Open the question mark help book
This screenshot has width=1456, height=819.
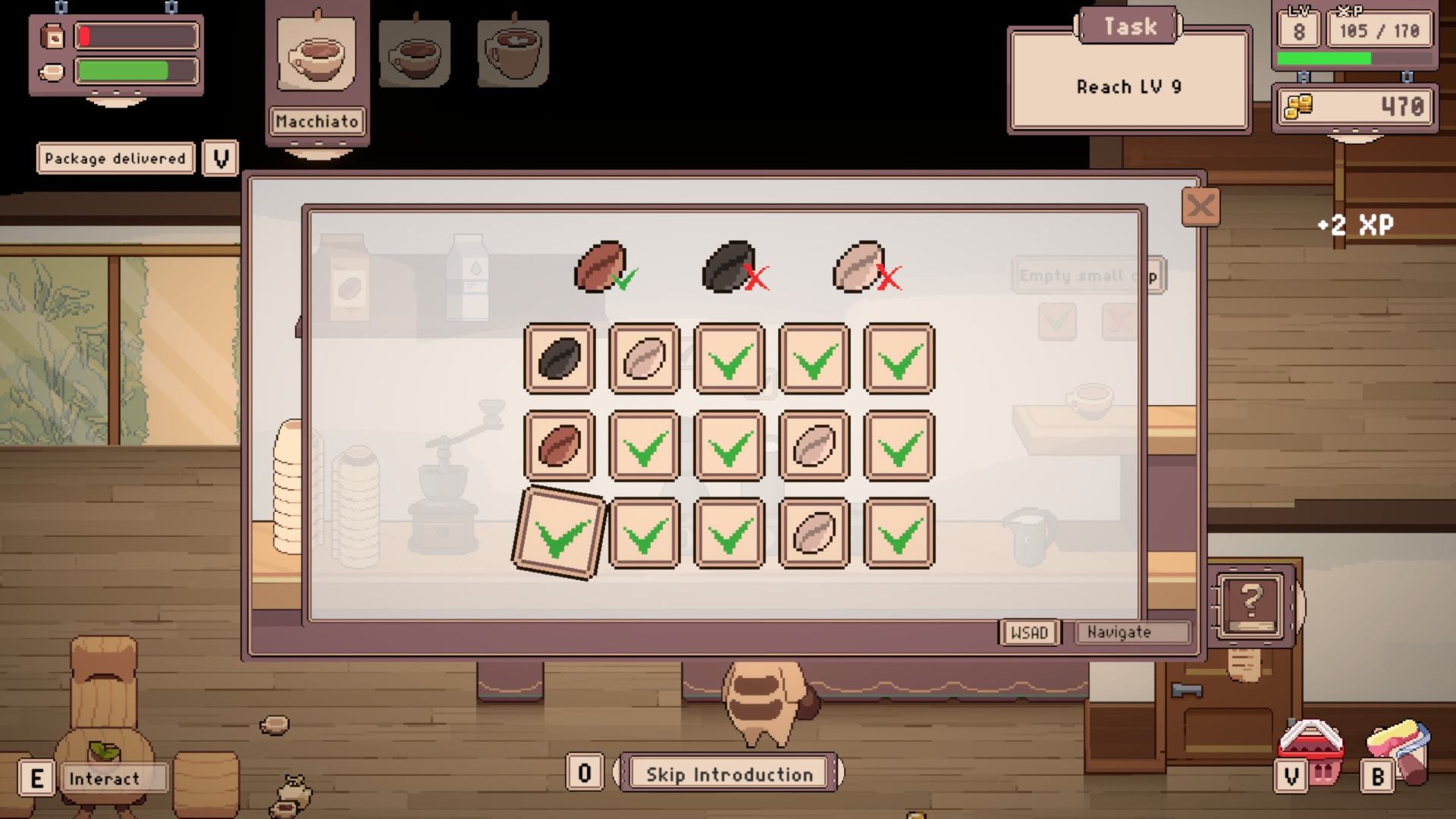pos(1250,605)
